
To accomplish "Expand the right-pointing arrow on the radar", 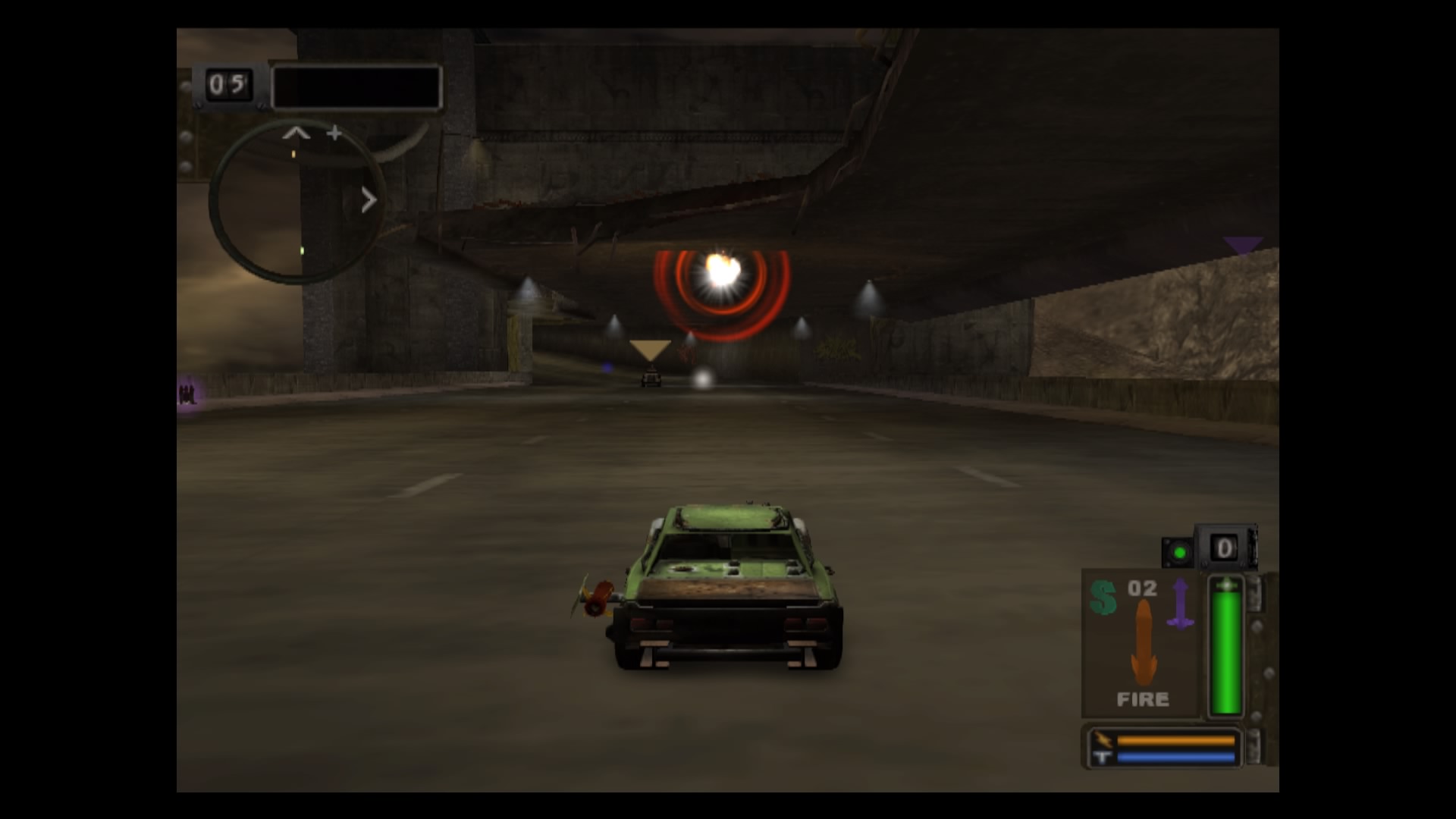I will point(369,198).
